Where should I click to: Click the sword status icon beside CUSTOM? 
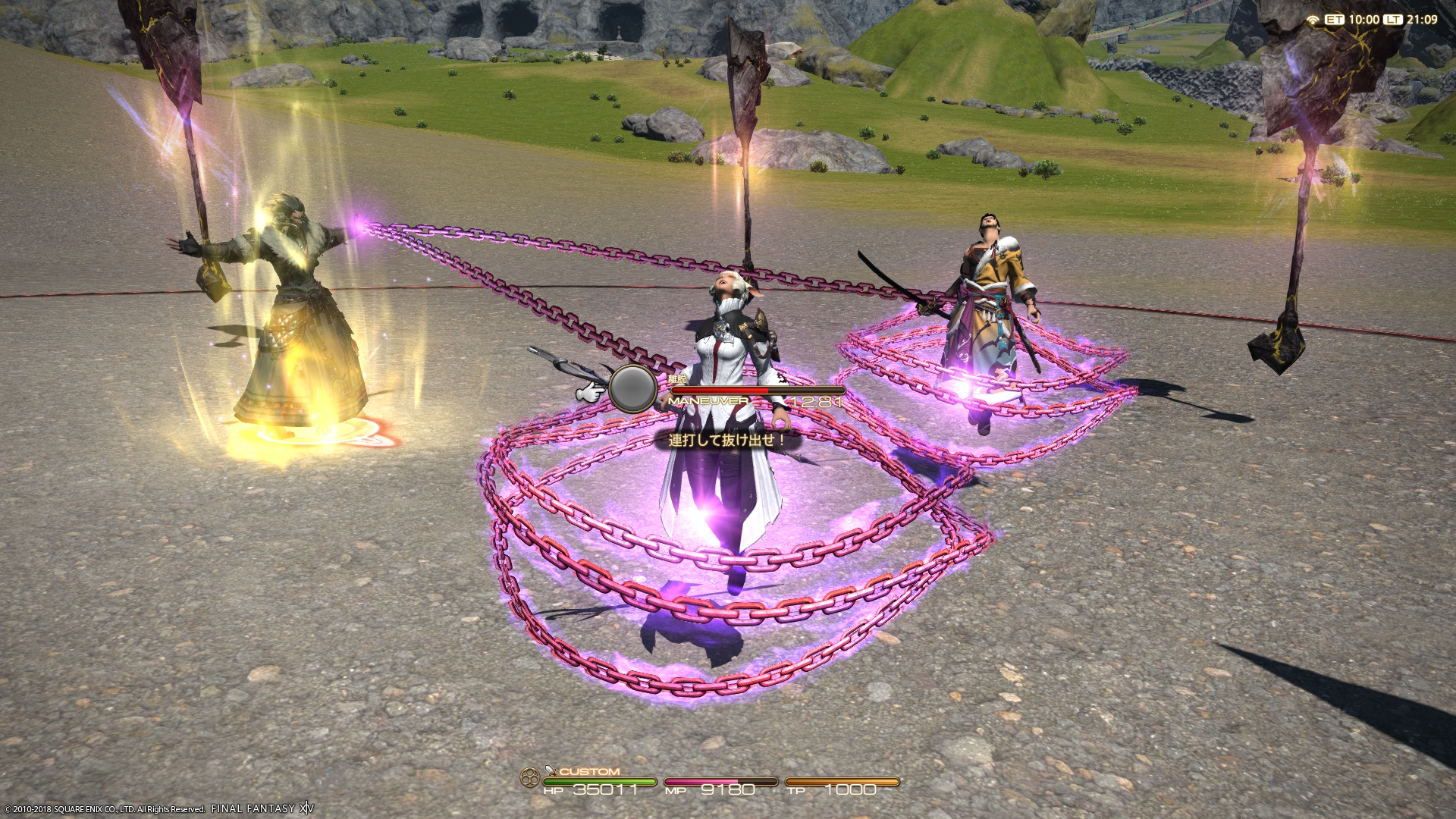tap(549, 771)
